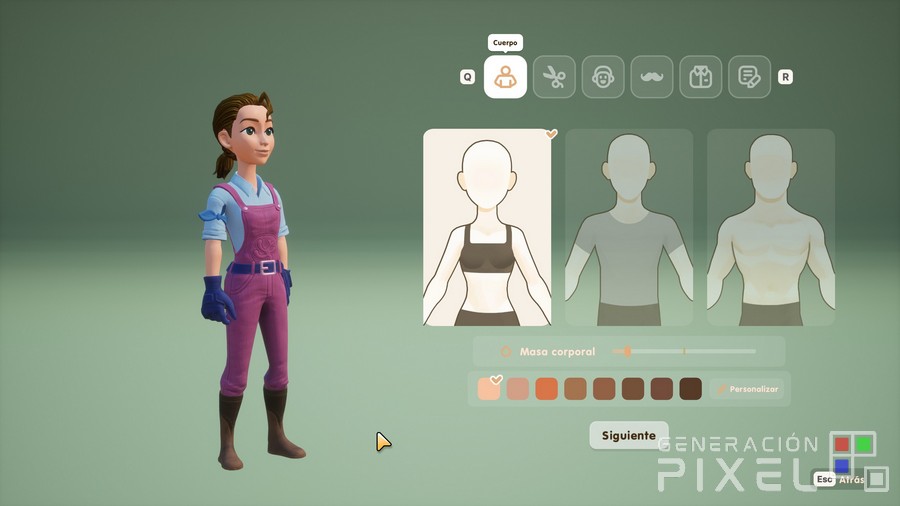Switch to the note and pencil tab

(749, 77)
